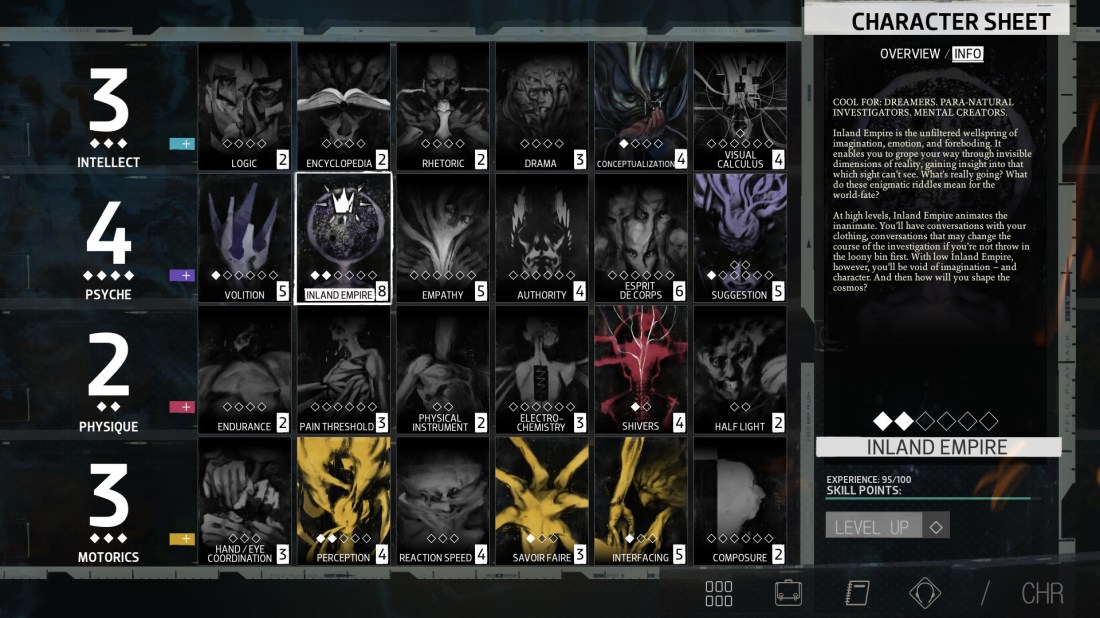Show the Suggestion skill details
Viewport: 1100px width, 618px height.
coord(740,238)
